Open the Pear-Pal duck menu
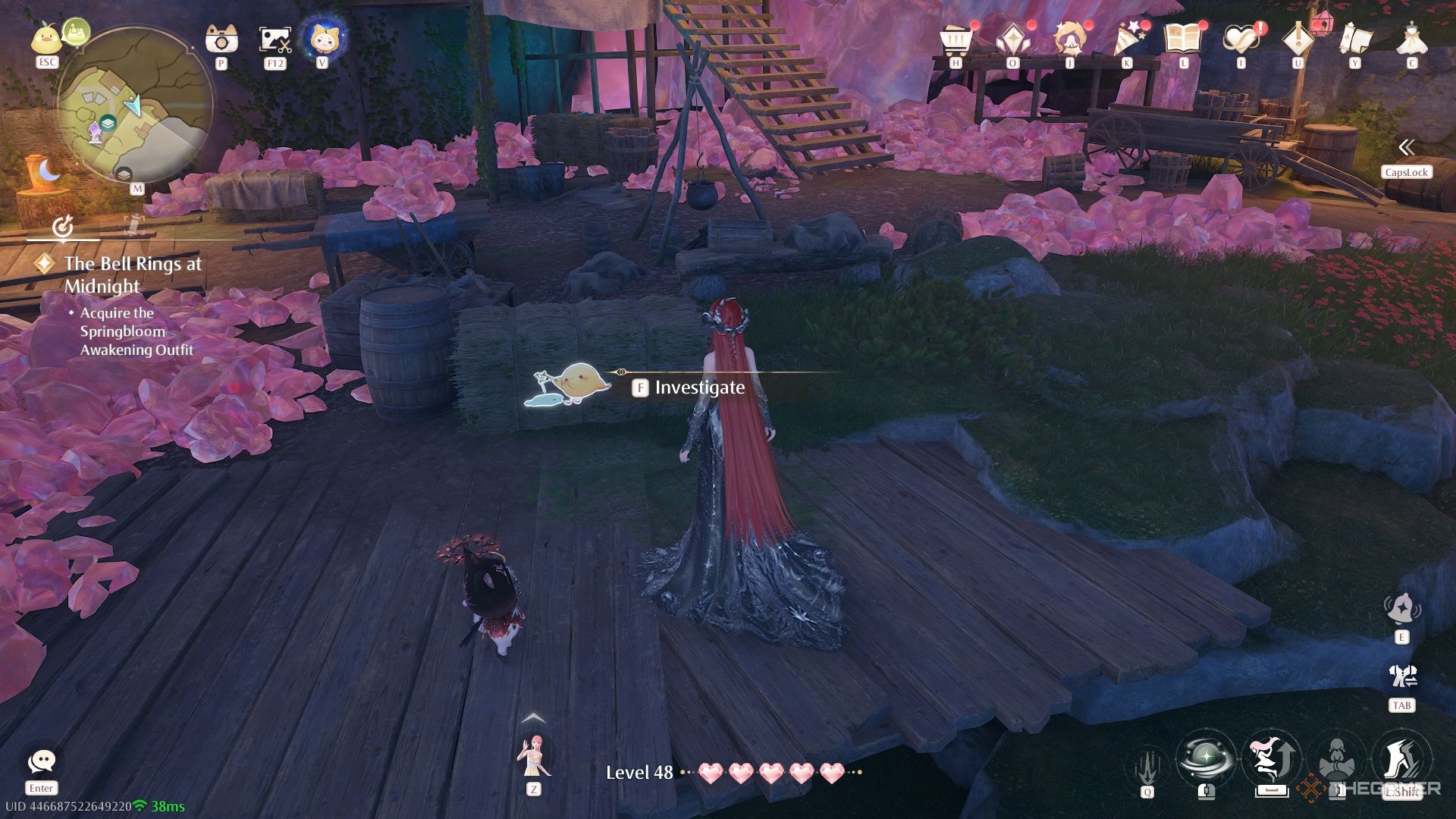This screenshot has width=1456, height=819. [47, 38]
